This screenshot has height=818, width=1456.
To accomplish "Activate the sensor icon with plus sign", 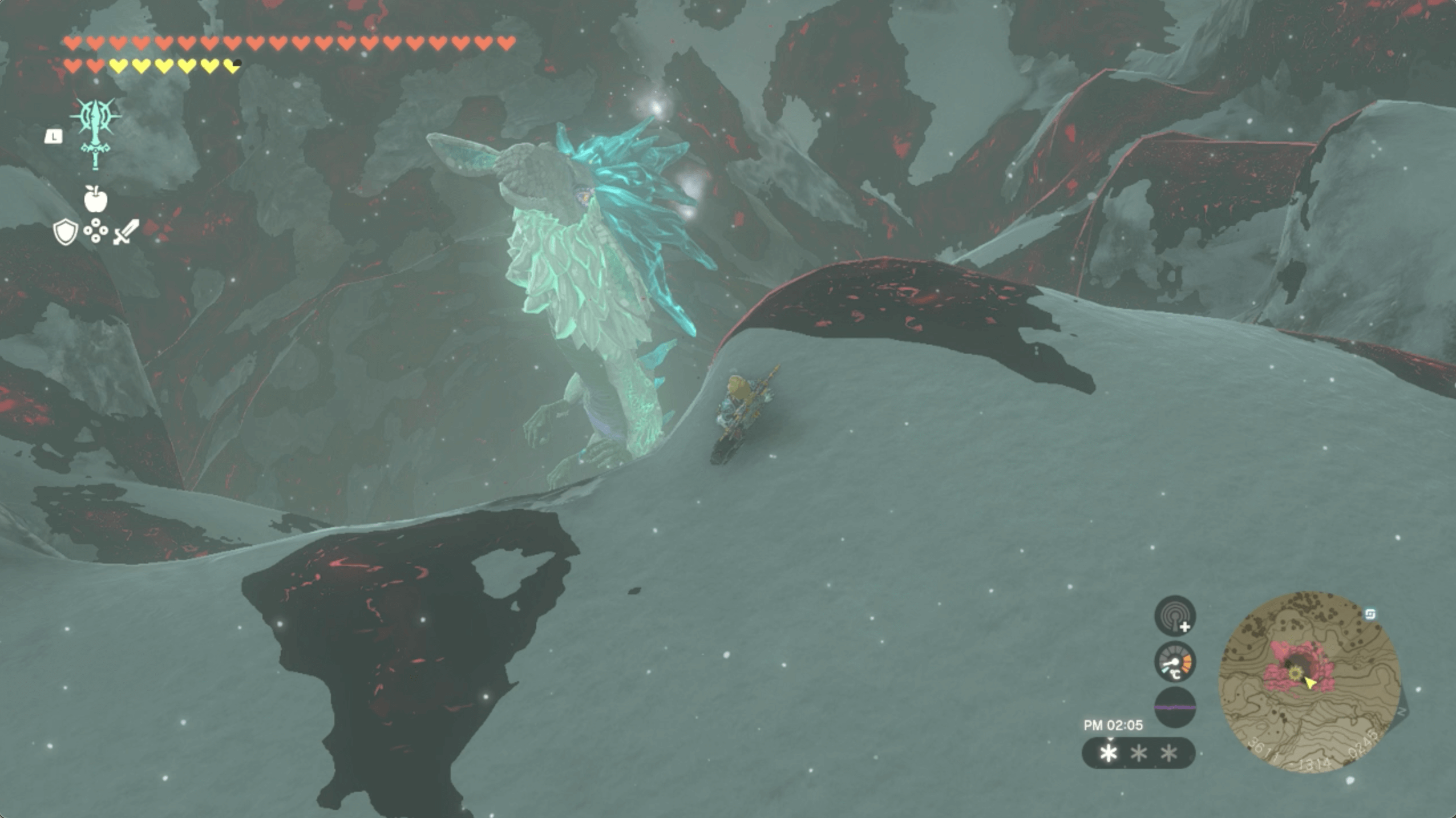I will coord(1175,616).
